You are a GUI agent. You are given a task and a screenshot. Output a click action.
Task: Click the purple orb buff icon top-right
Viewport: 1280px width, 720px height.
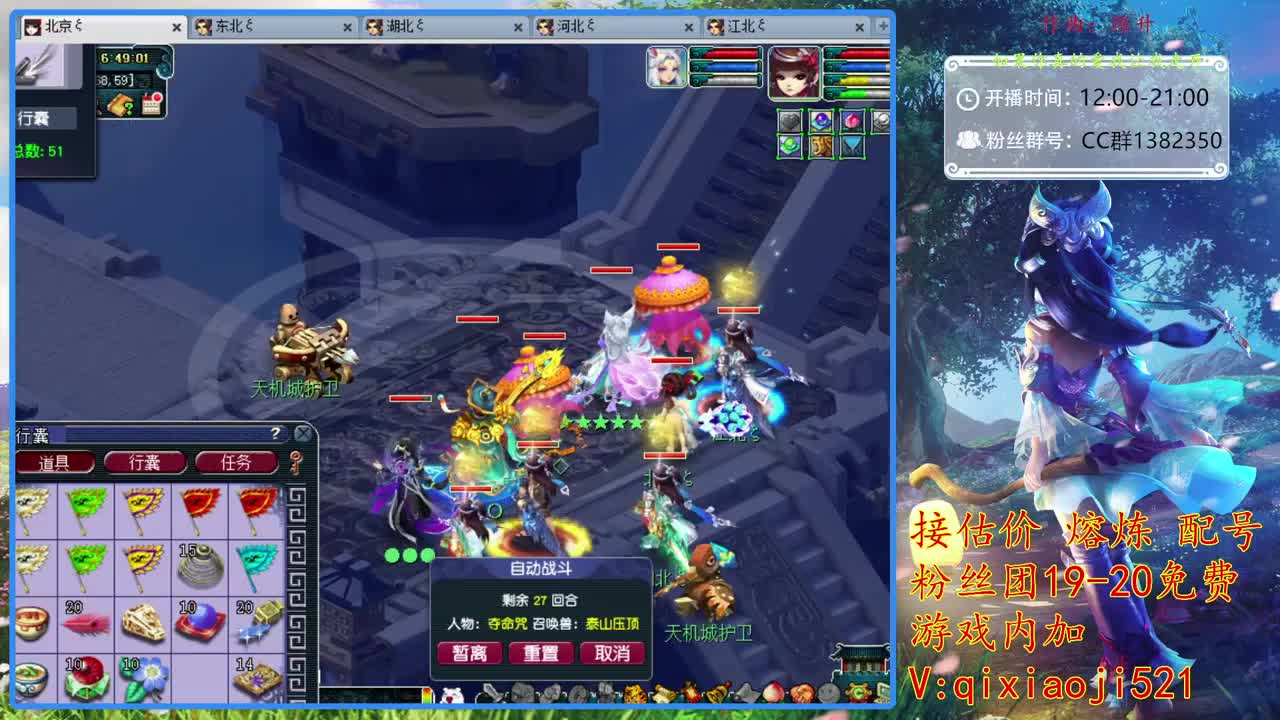point(820,120)
